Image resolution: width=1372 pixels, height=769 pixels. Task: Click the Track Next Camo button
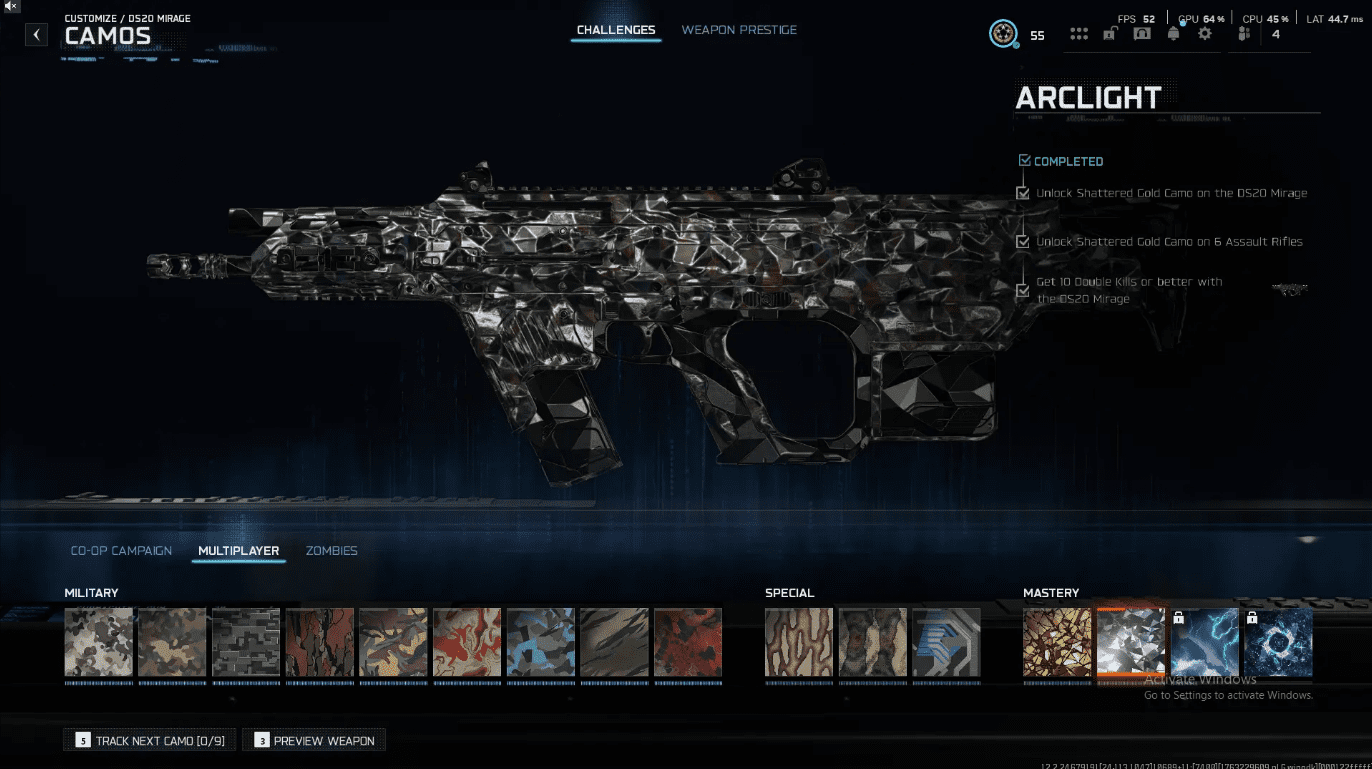point(150,741)
